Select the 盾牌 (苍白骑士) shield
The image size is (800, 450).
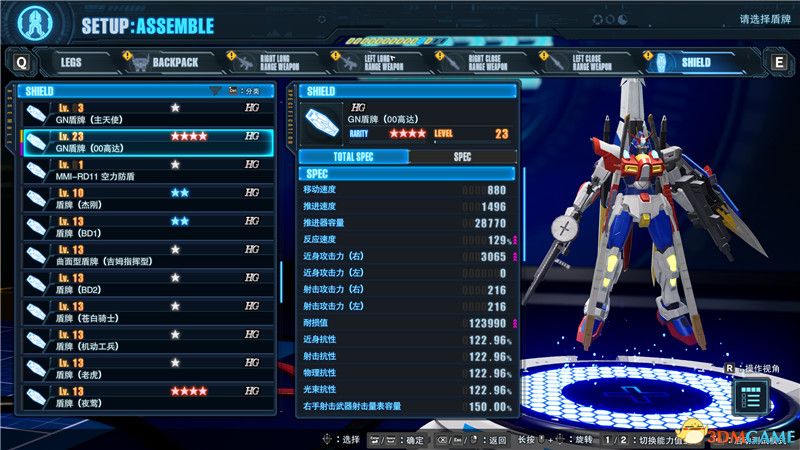point(146,312)
